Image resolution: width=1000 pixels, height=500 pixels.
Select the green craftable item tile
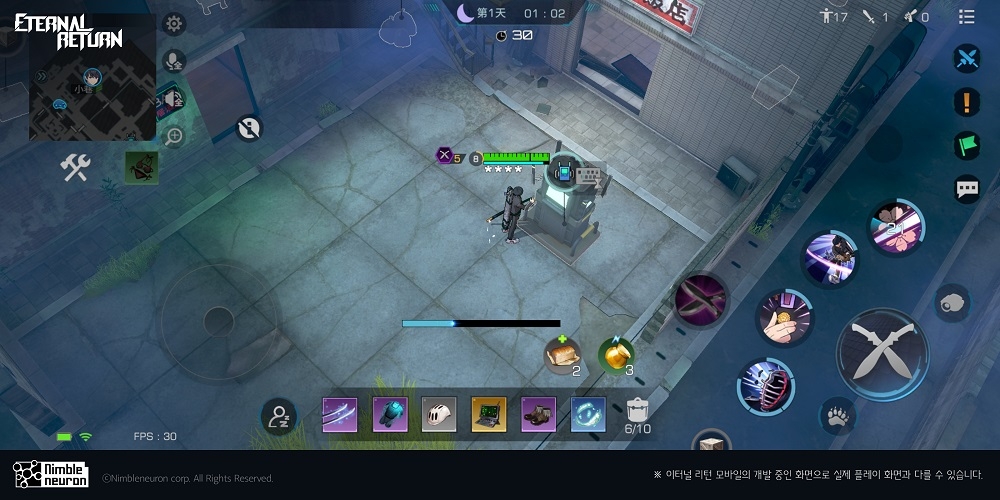click(x=141, y=168)
